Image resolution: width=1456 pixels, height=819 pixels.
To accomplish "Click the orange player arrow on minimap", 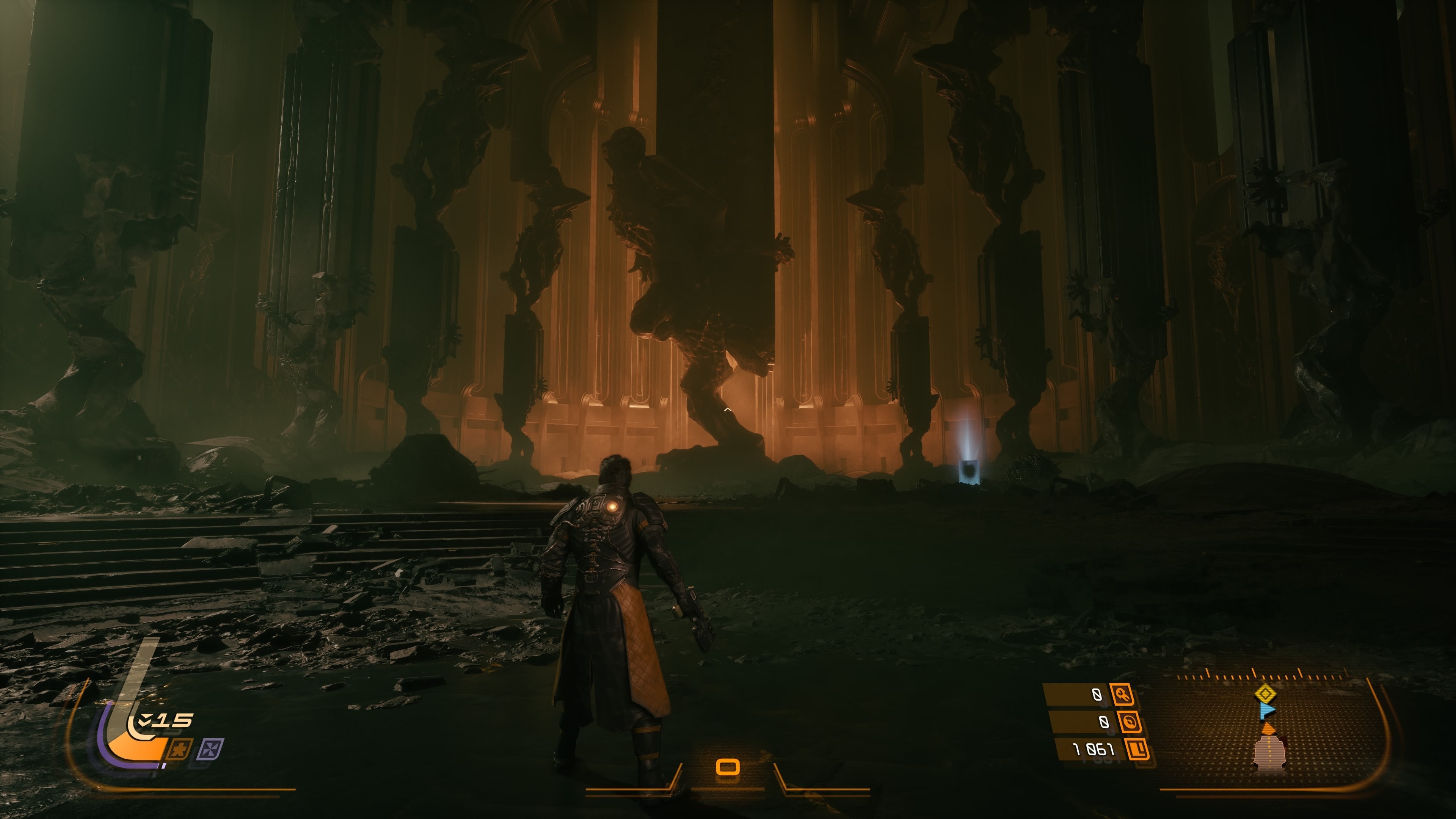I will 1268,728.
